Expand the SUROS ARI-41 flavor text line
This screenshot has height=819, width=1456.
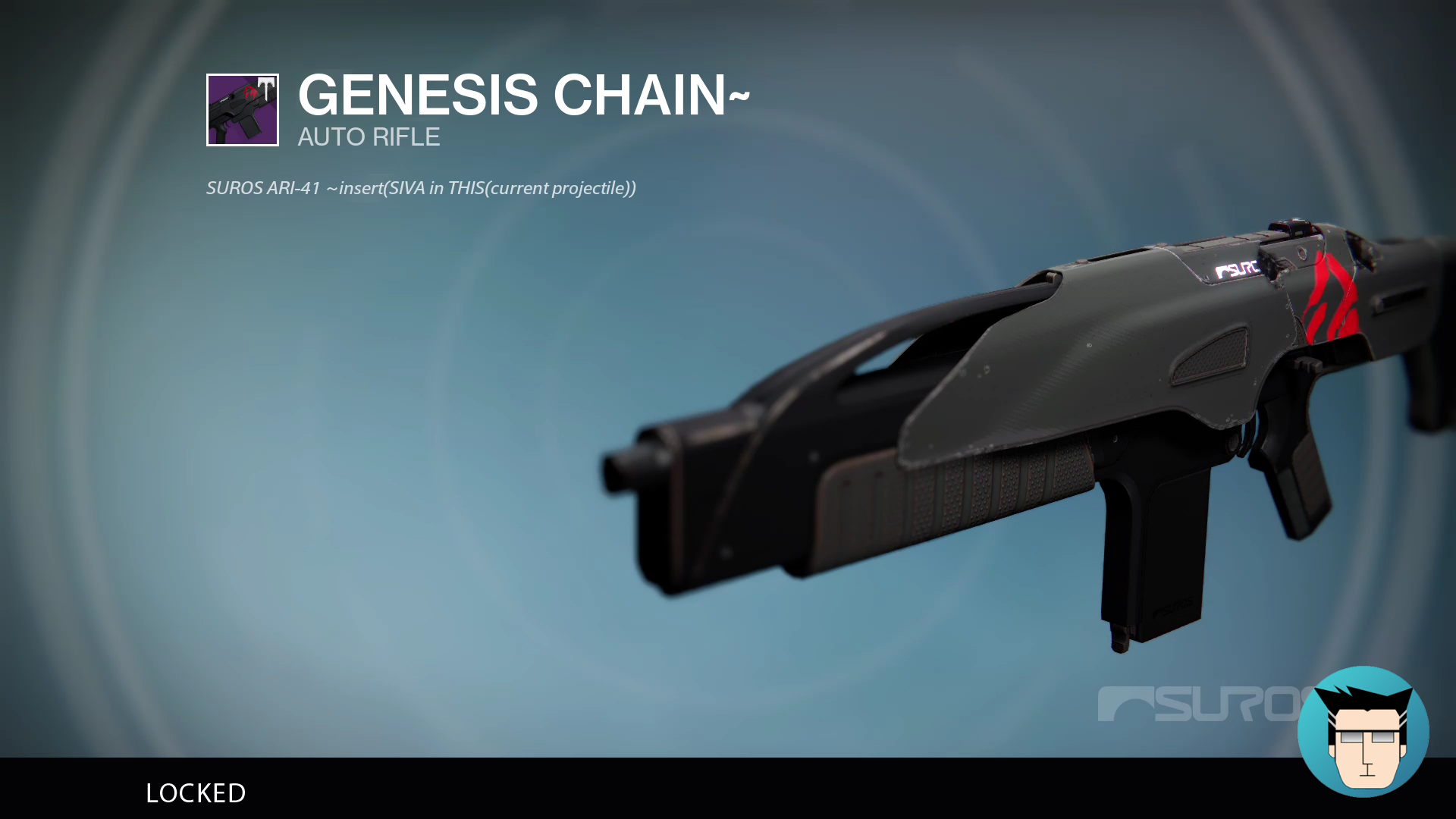(421, 188)
